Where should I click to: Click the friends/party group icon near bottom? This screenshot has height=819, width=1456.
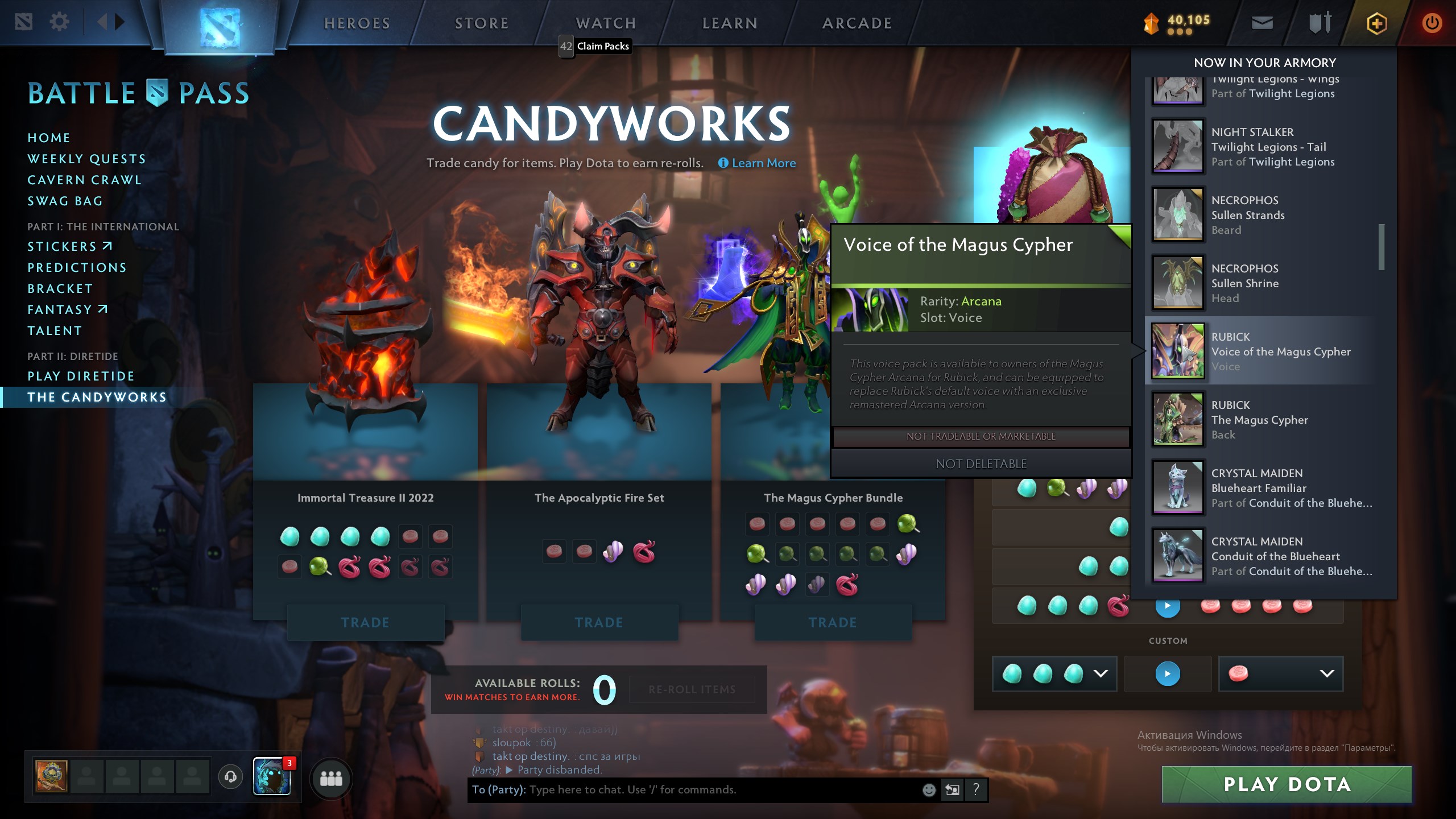click(x=332, y=780)
